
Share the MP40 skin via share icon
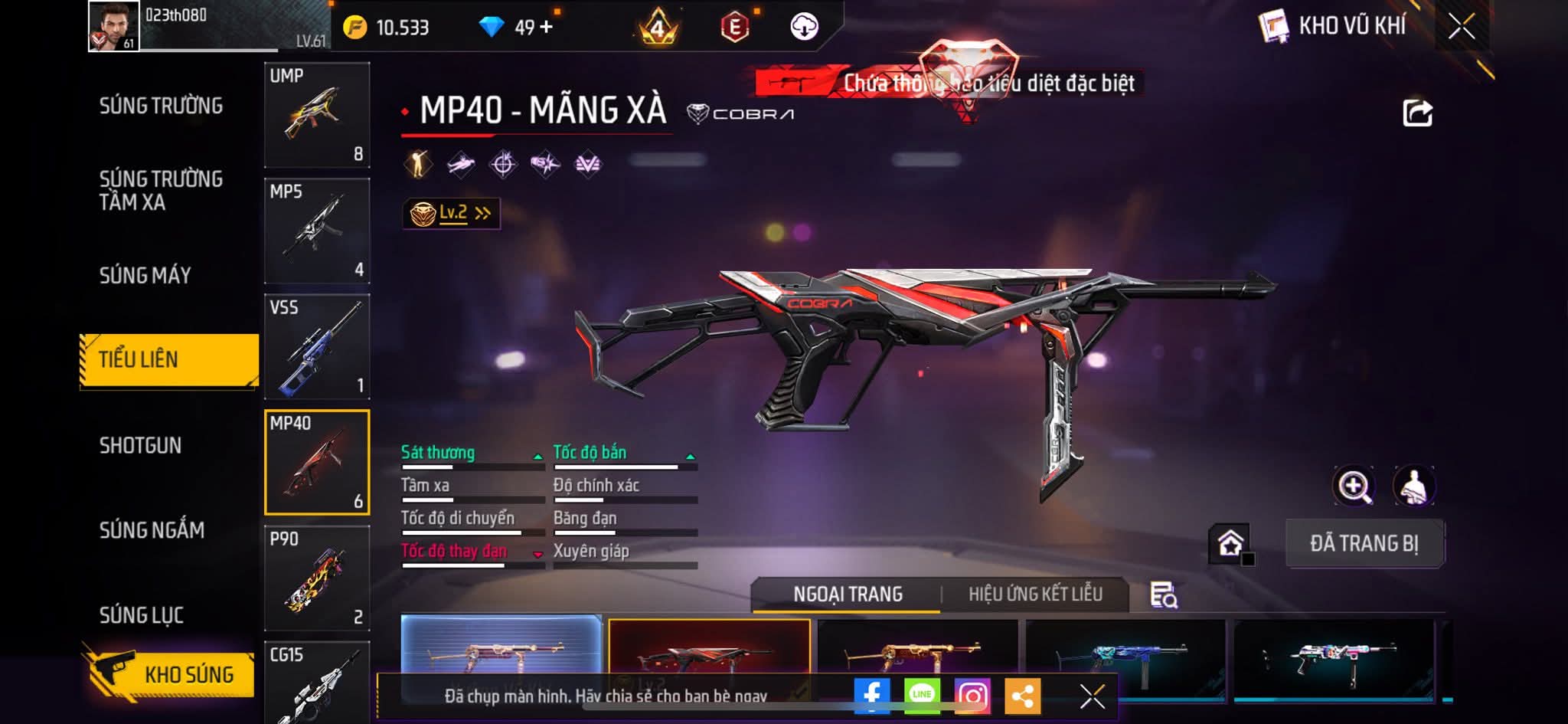point(1416,113)
